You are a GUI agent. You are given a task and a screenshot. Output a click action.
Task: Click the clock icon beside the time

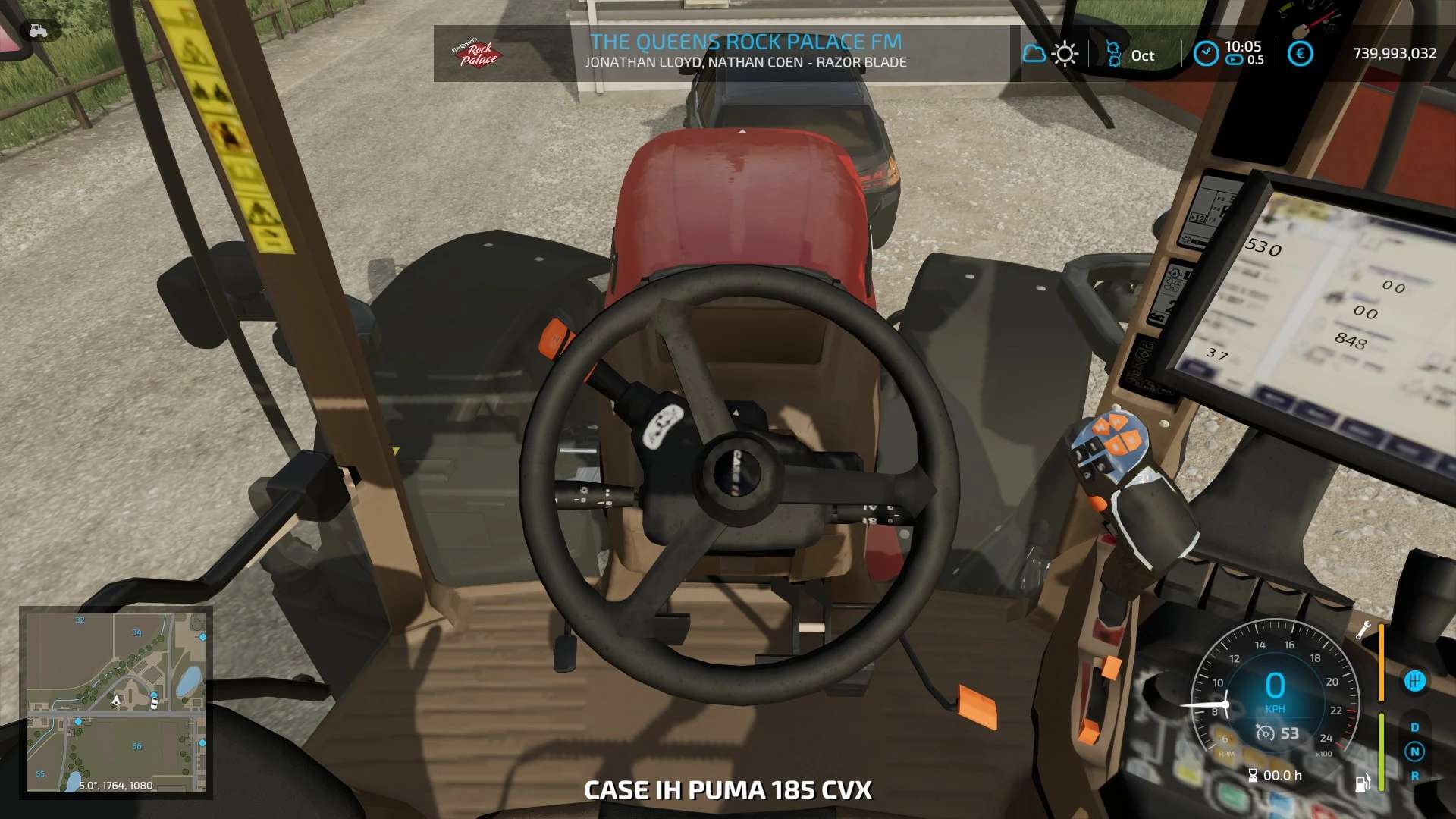[1206, 54]
